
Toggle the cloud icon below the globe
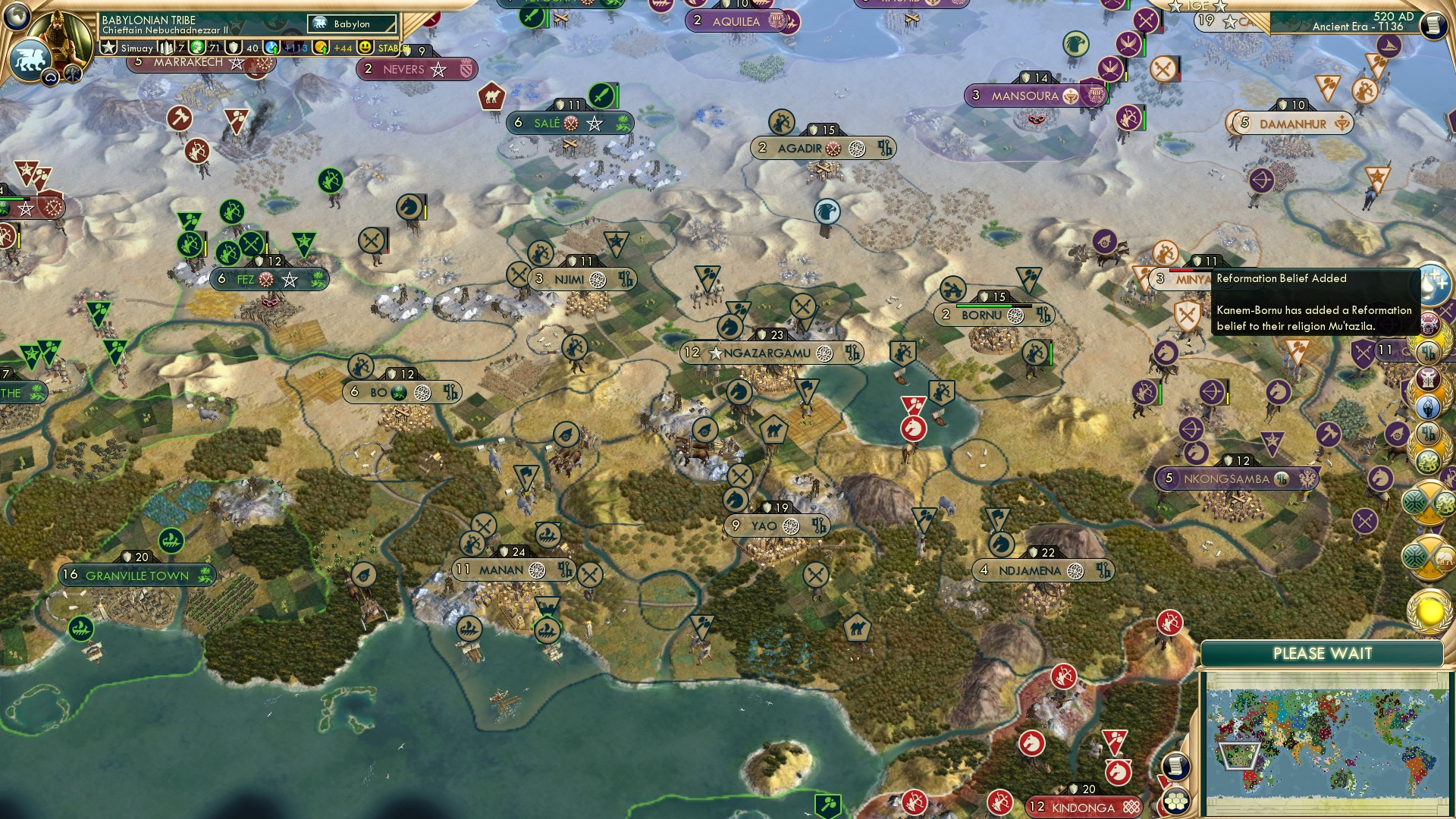(x=52, y=77)
